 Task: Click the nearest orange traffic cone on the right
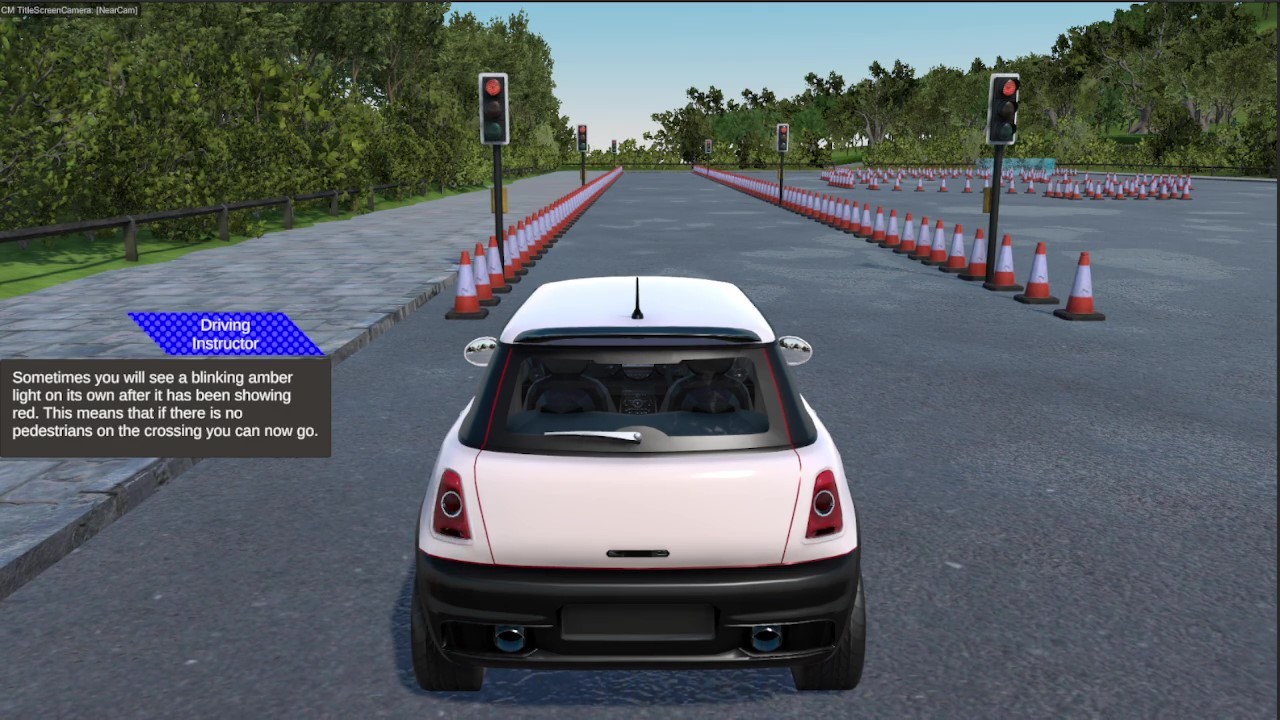[1083, 287]
